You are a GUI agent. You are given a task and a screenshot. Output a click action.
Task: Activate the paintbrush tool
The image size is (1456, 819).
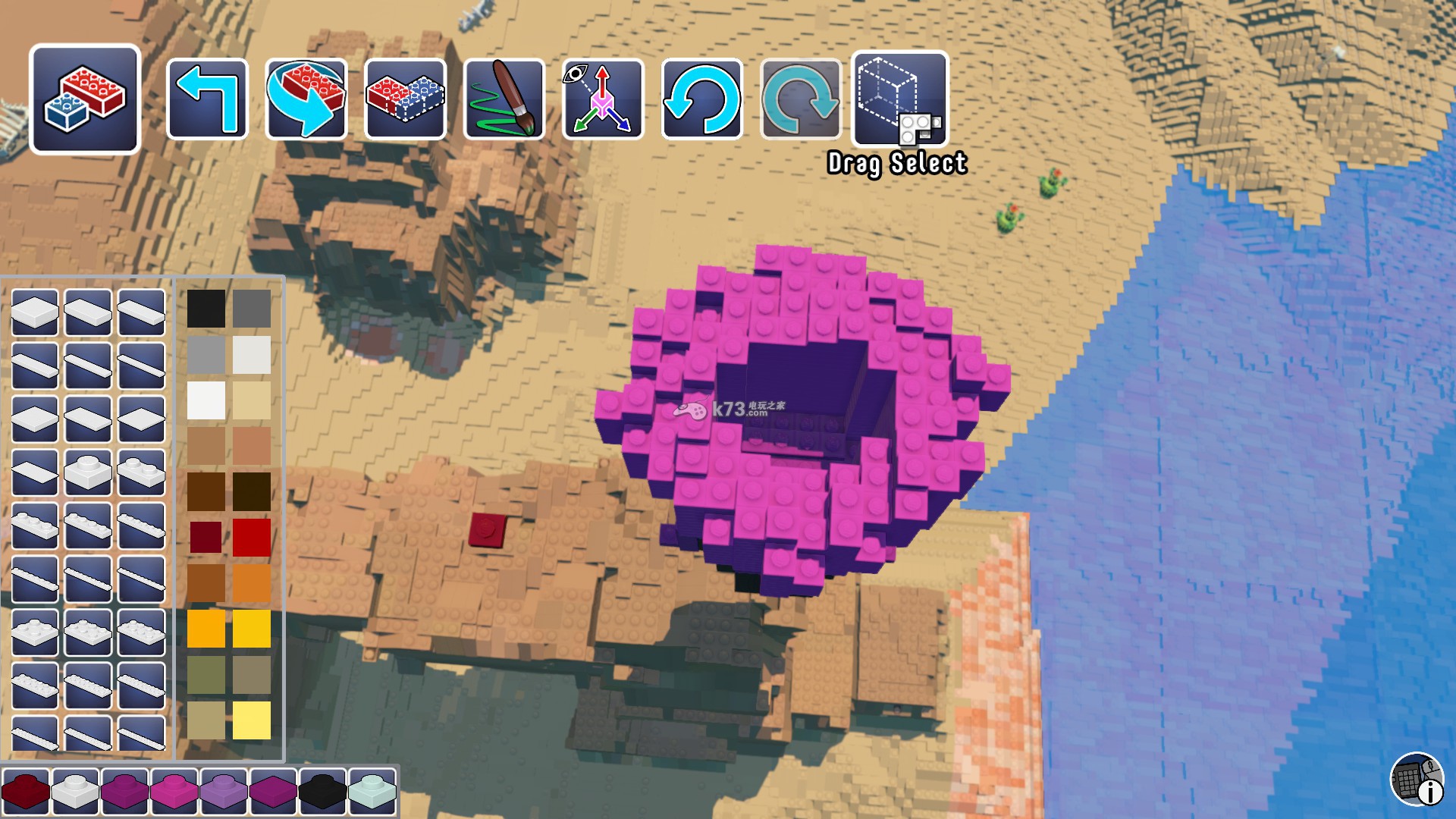(504, 99)
